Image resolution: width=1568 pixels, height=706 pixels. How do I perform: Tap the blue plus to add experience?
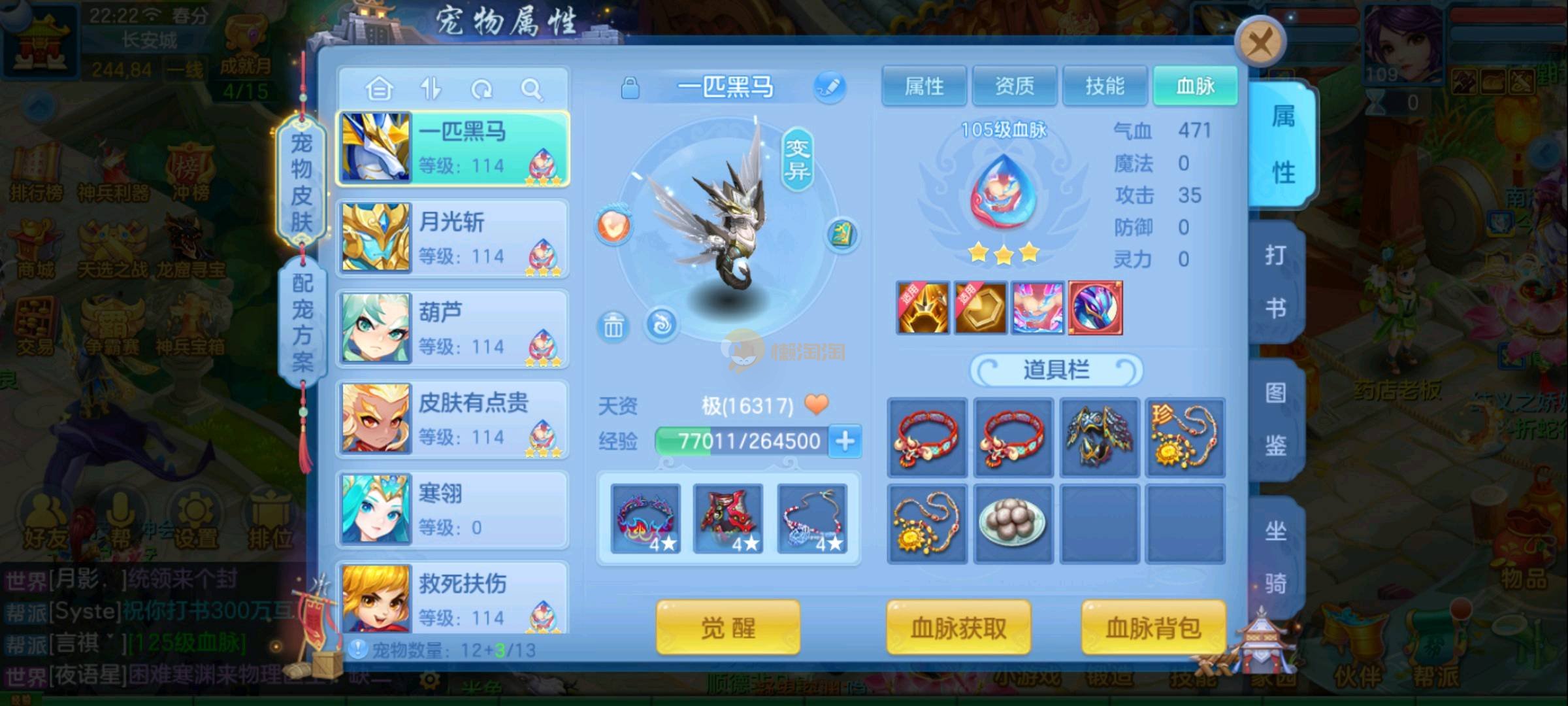coord(845,441)
